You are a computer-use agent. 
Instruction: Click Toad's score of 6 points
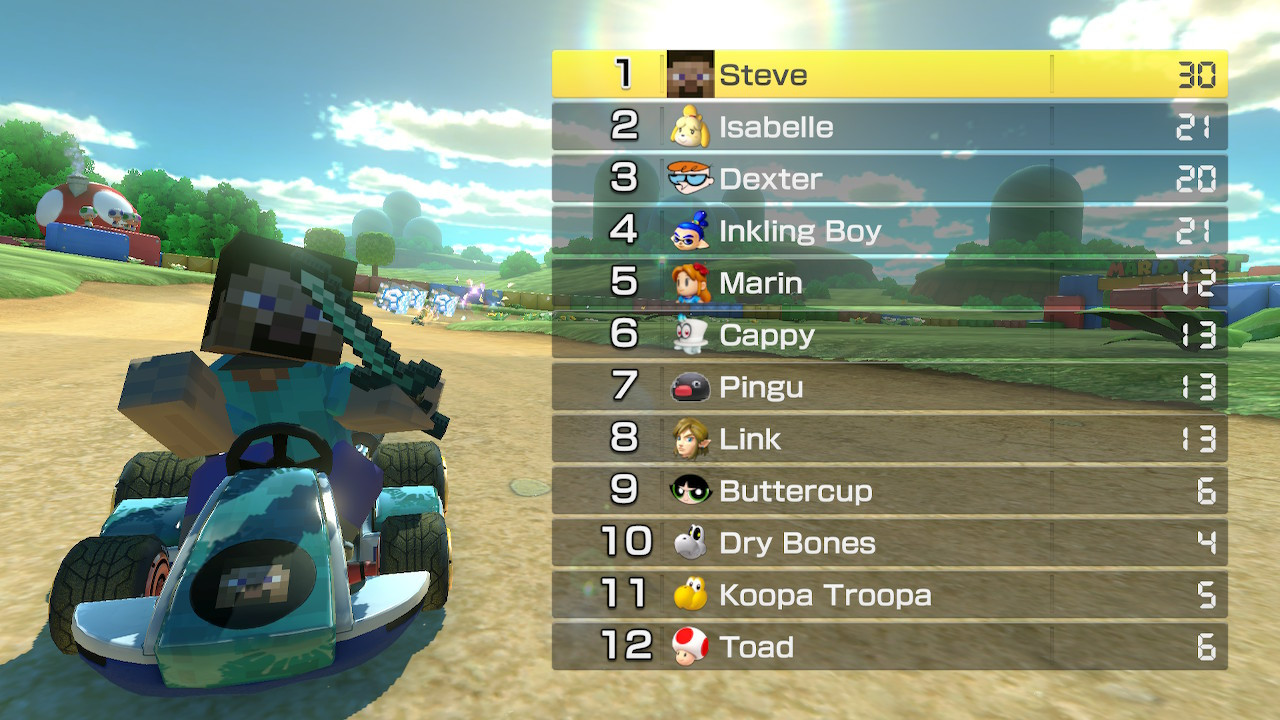point(1207,647)
